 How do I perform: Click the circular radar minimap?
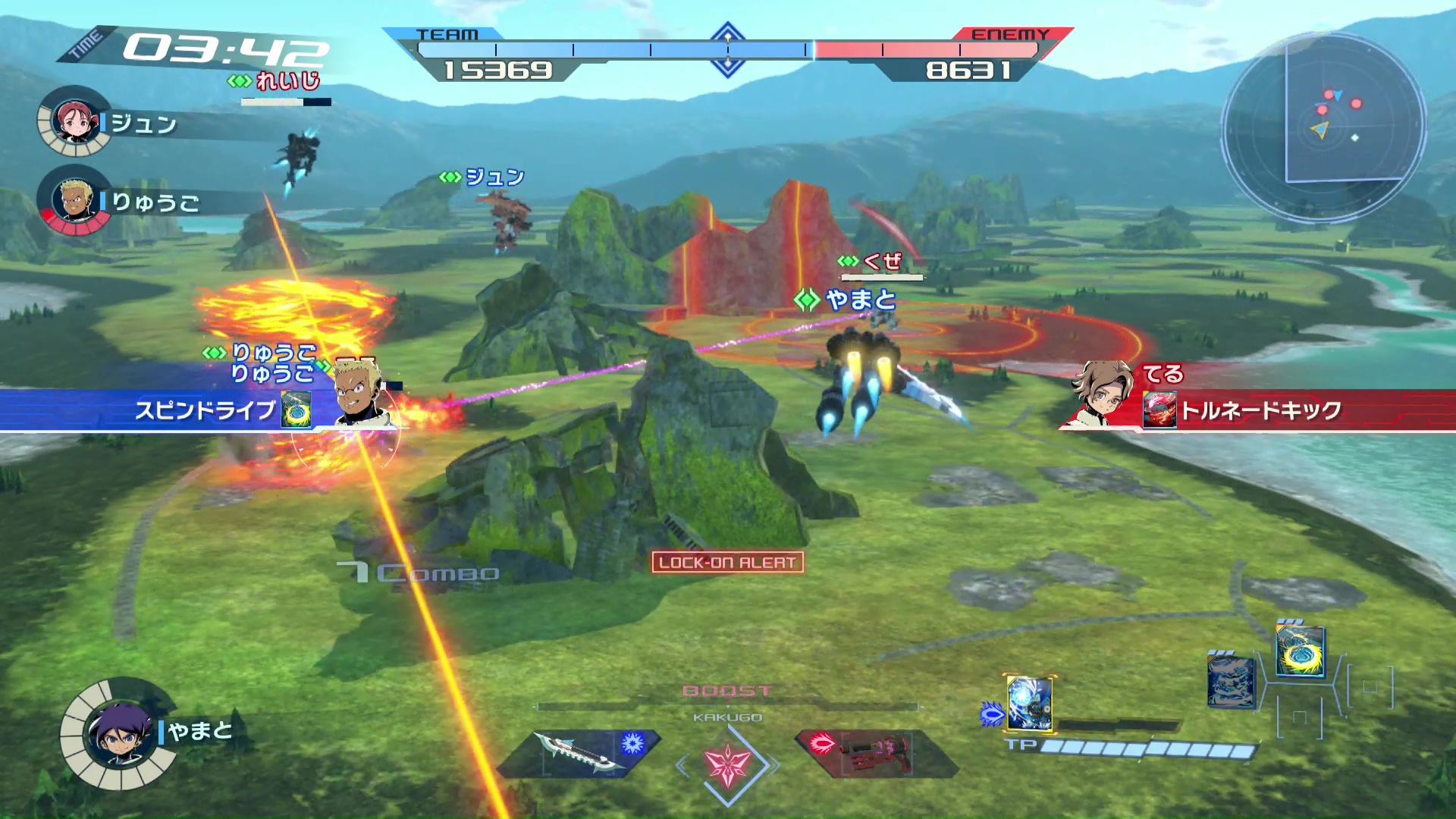1323,125
